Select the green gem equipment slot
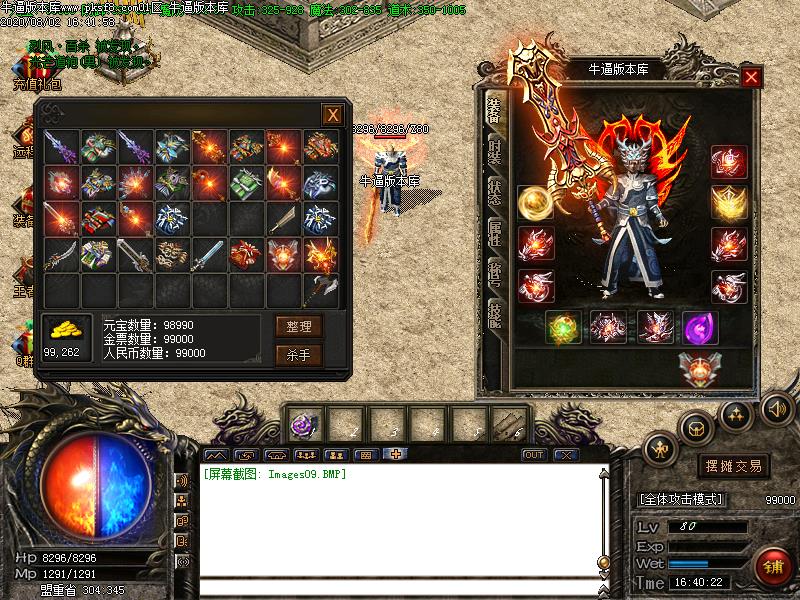 (563, 327)
